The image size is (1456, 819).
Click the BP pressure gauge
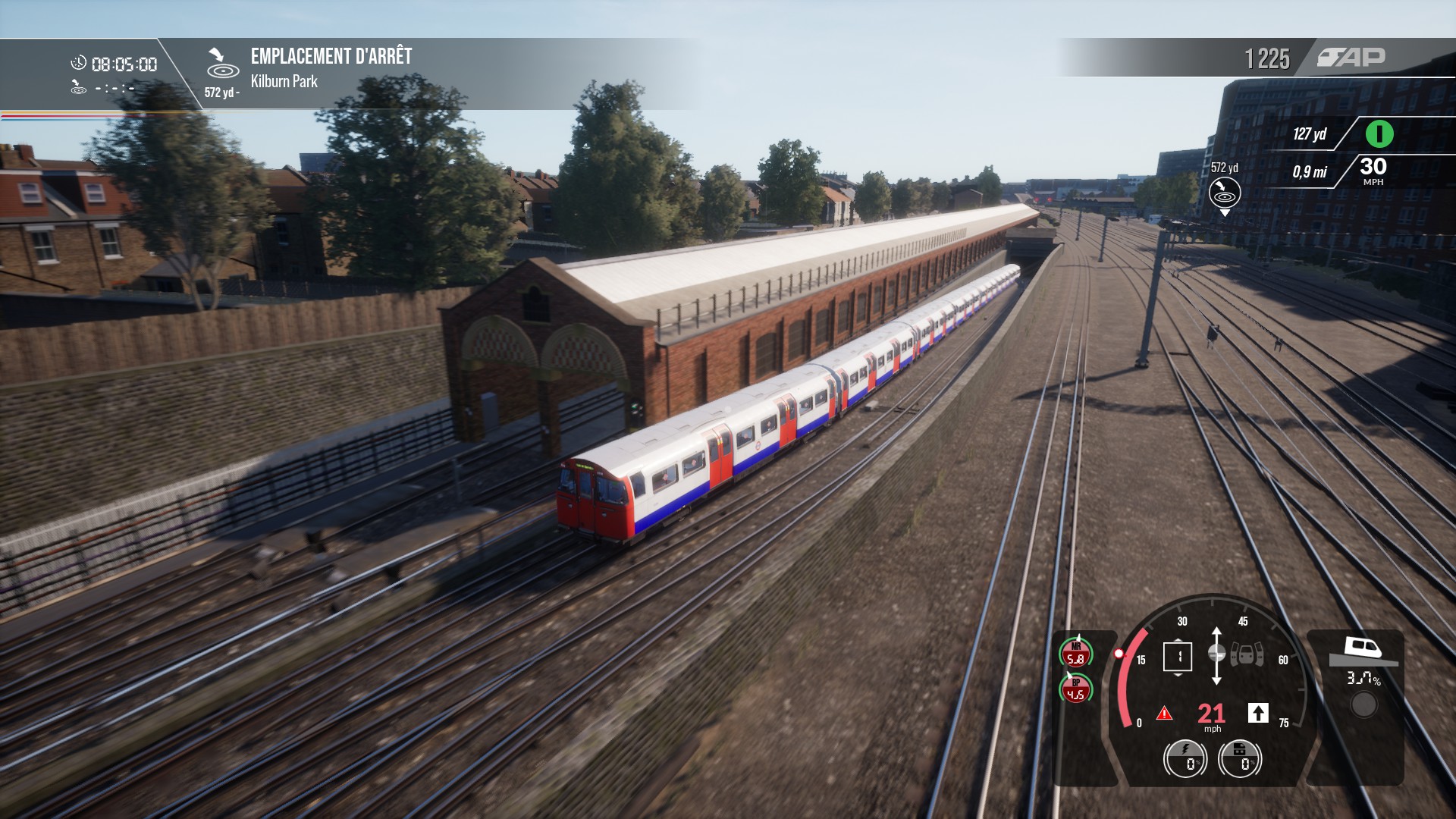coord(1075,689)
